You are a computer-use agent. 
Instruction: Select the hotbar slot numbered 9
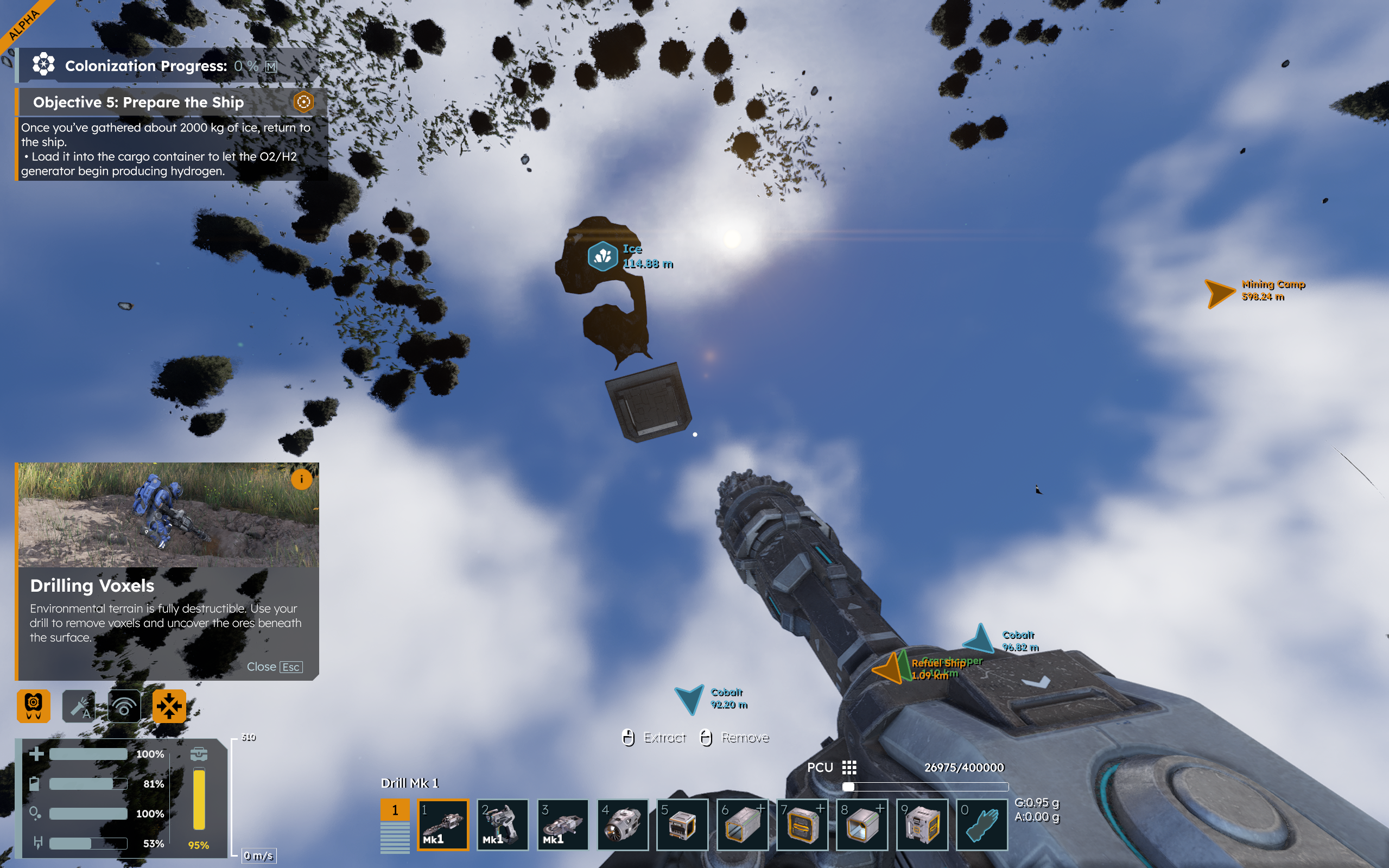[x=922, y=825]
